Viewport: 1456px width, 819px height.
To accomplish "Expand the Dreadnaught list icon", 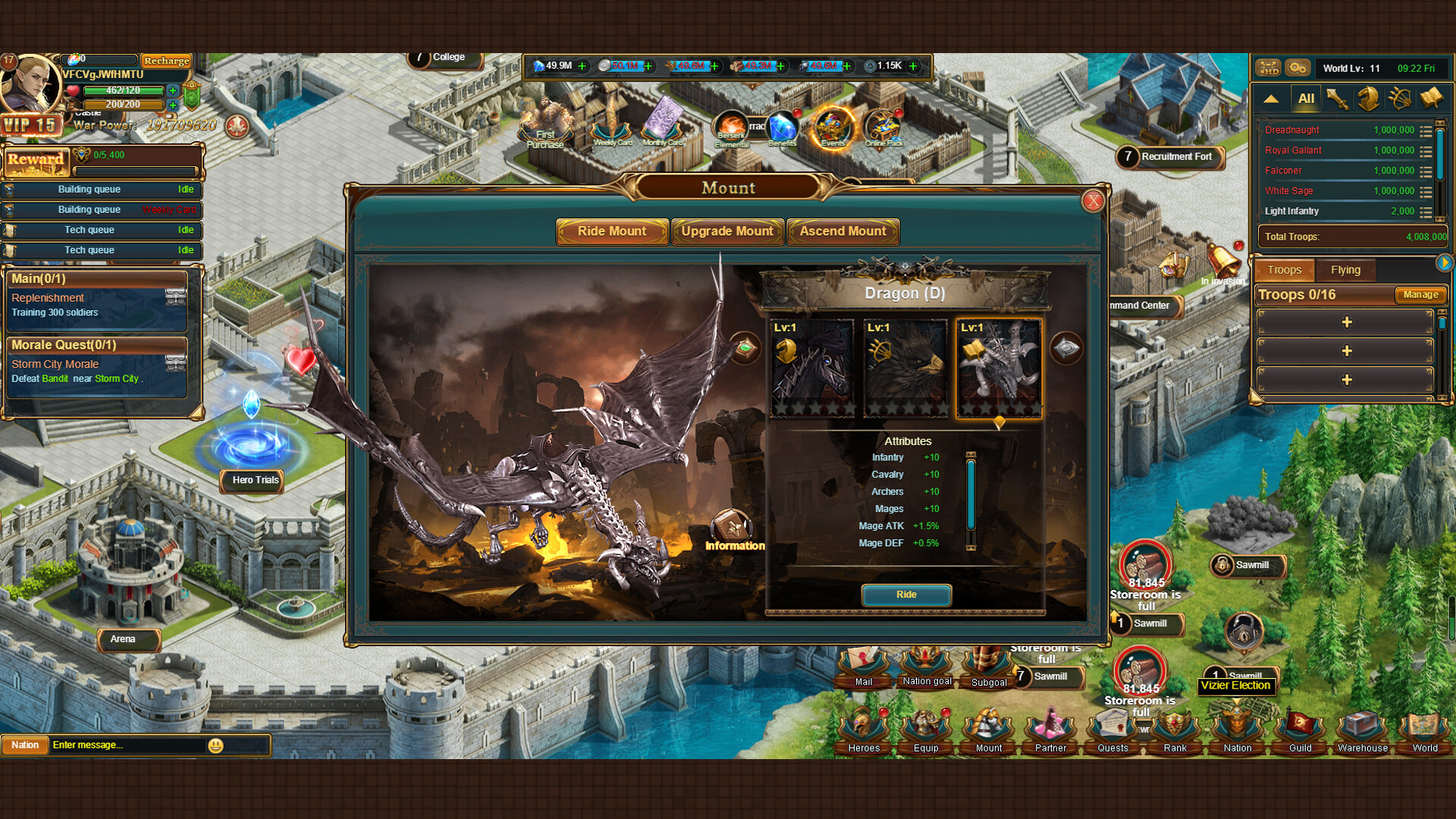I will click(1424, 130).
